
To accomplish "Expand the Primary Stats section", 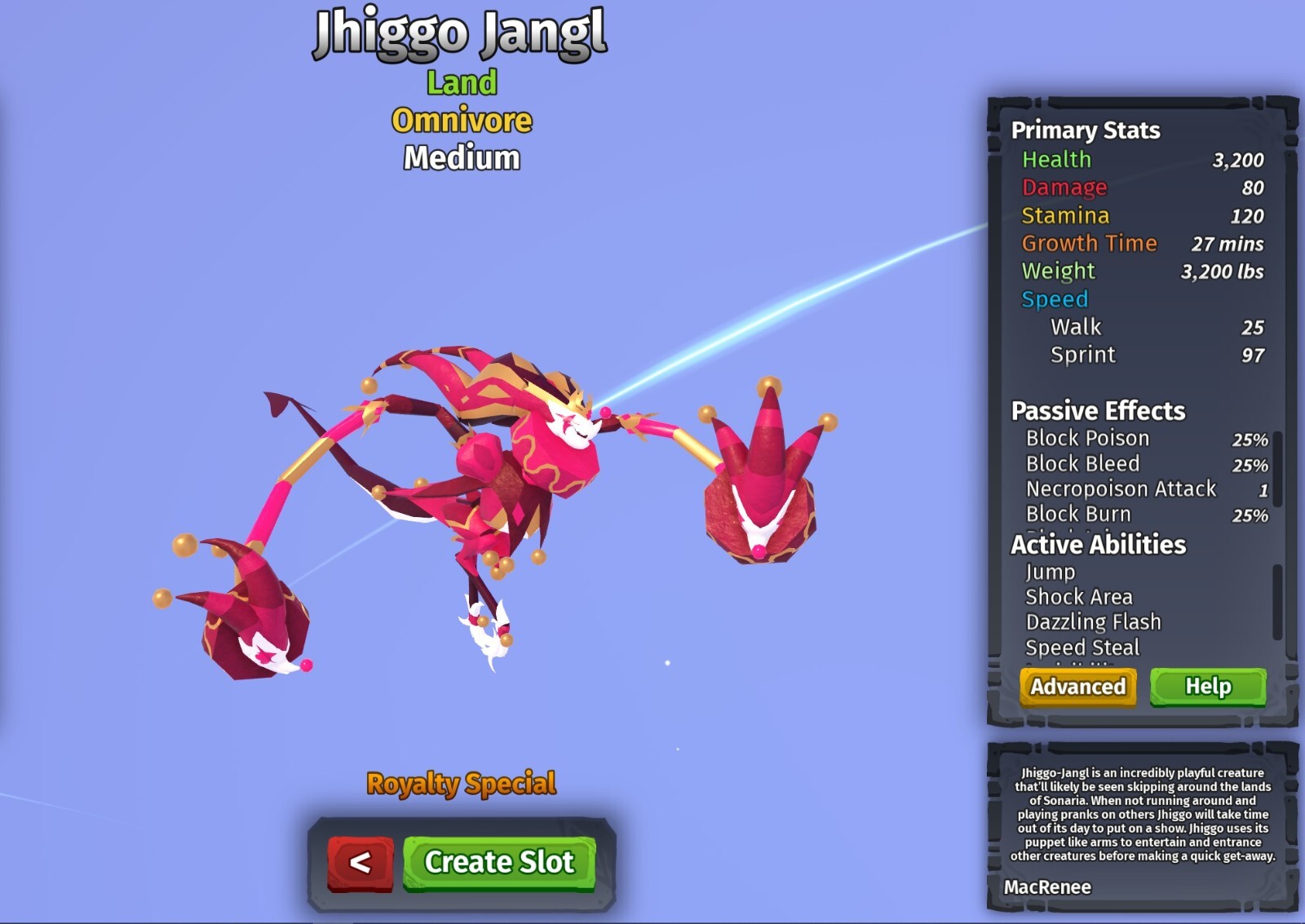I will click(x=1086, y=130).
